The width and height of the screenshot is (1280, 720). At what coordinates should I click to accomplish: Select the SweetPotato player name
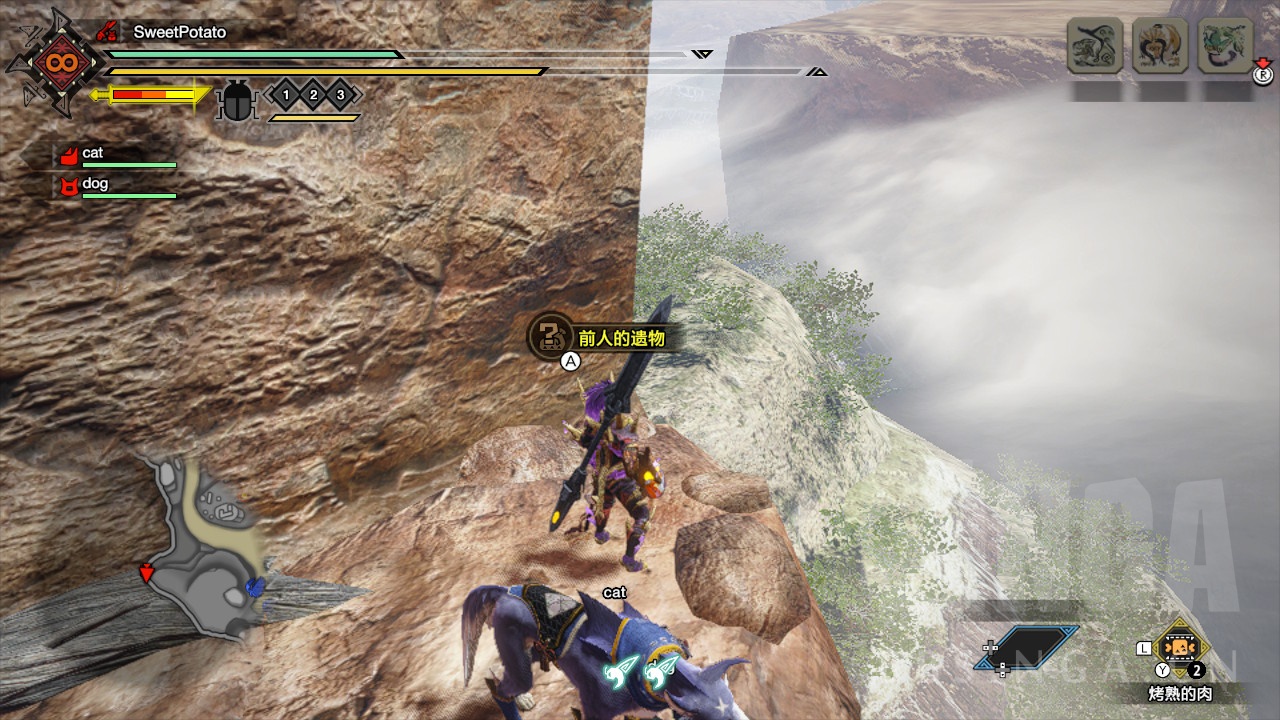(180, 32)
